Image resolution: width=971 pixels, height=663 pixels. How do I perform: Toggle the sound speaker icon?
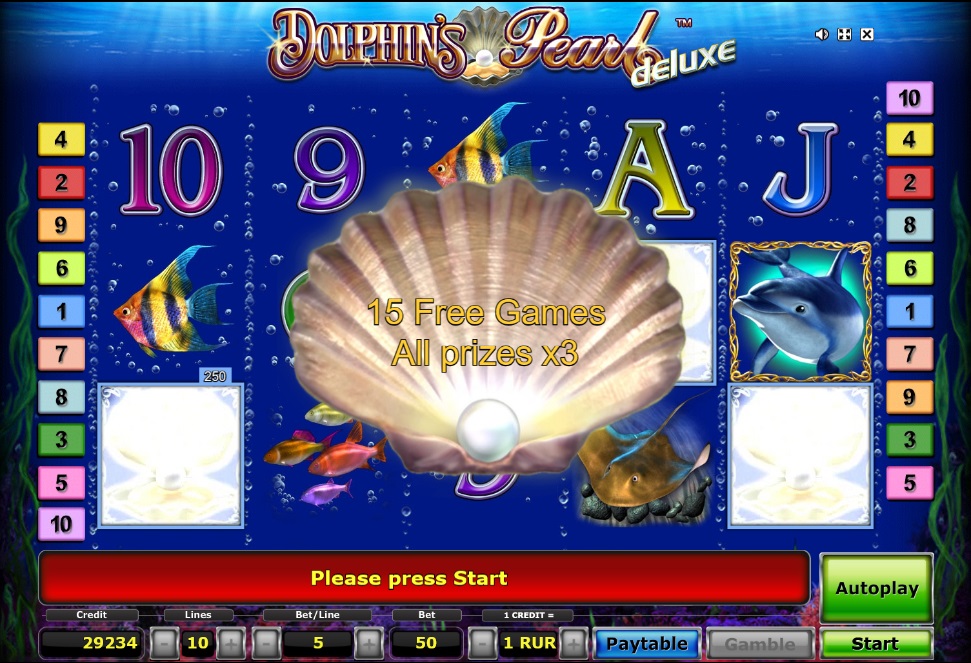822,35
